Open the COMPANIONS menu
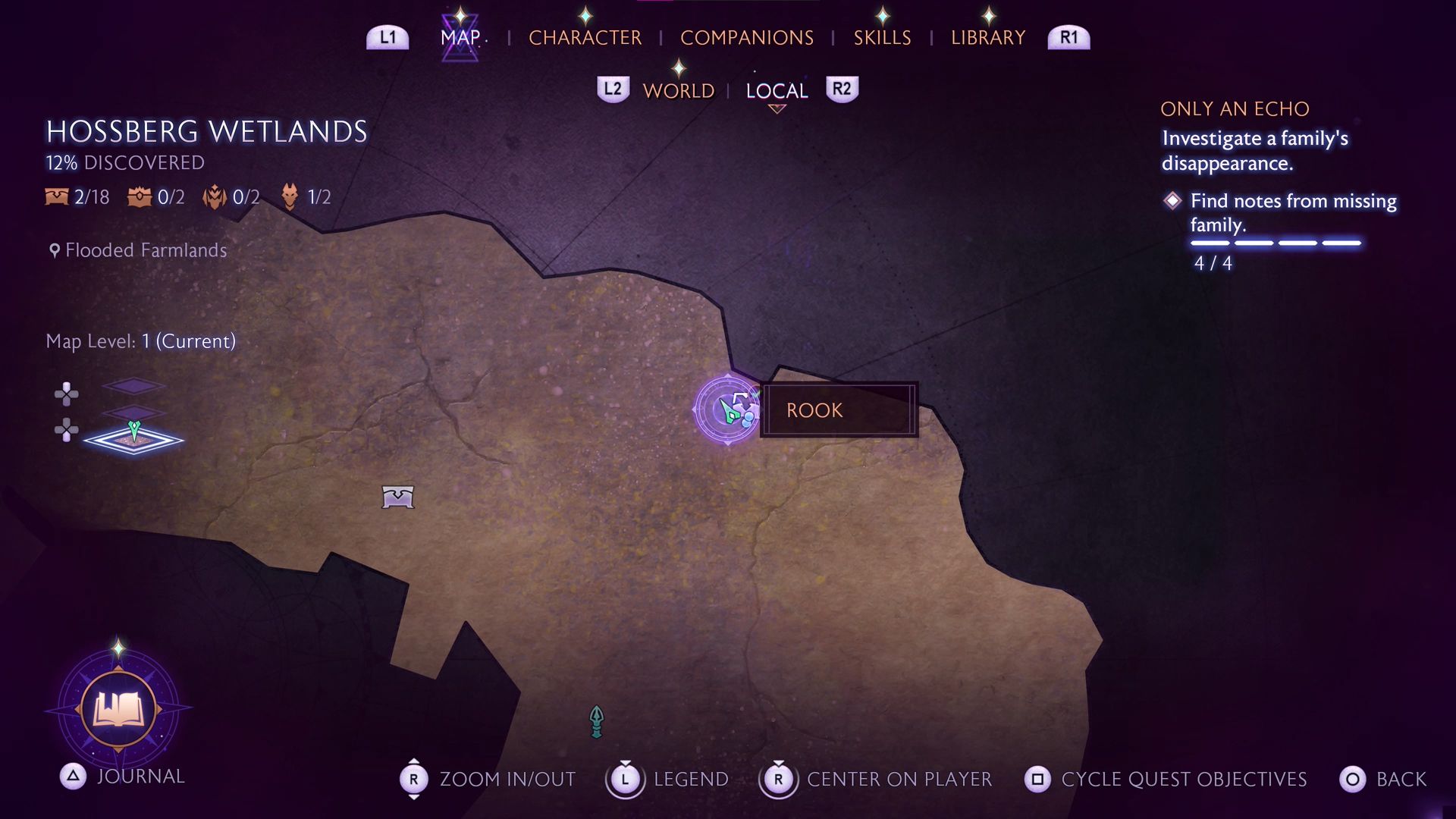The image size is (1456, 819). (748, 37)
